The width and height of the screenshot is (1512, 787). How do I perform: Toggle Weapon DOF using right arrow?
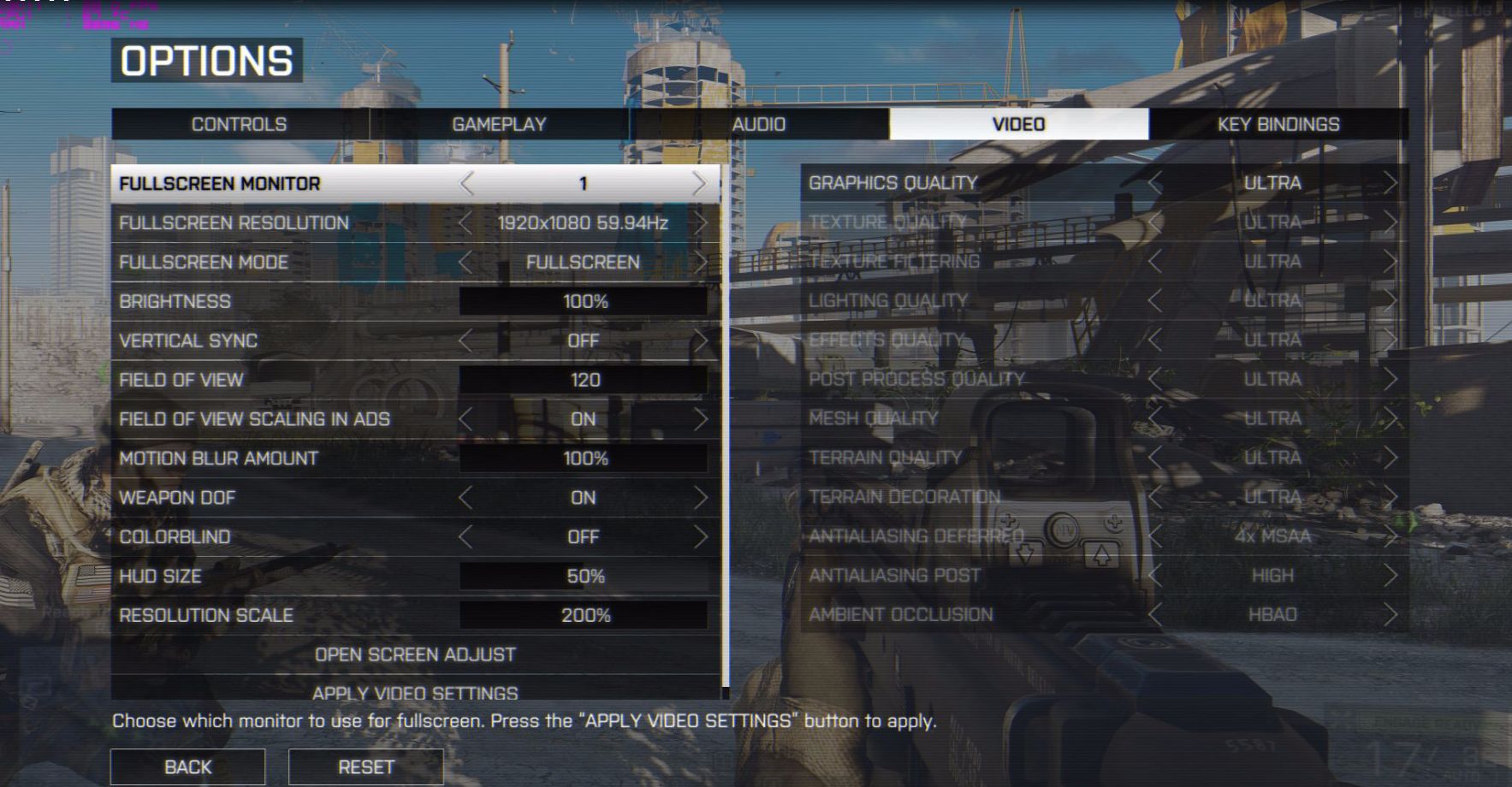click(x=700, y=498)
